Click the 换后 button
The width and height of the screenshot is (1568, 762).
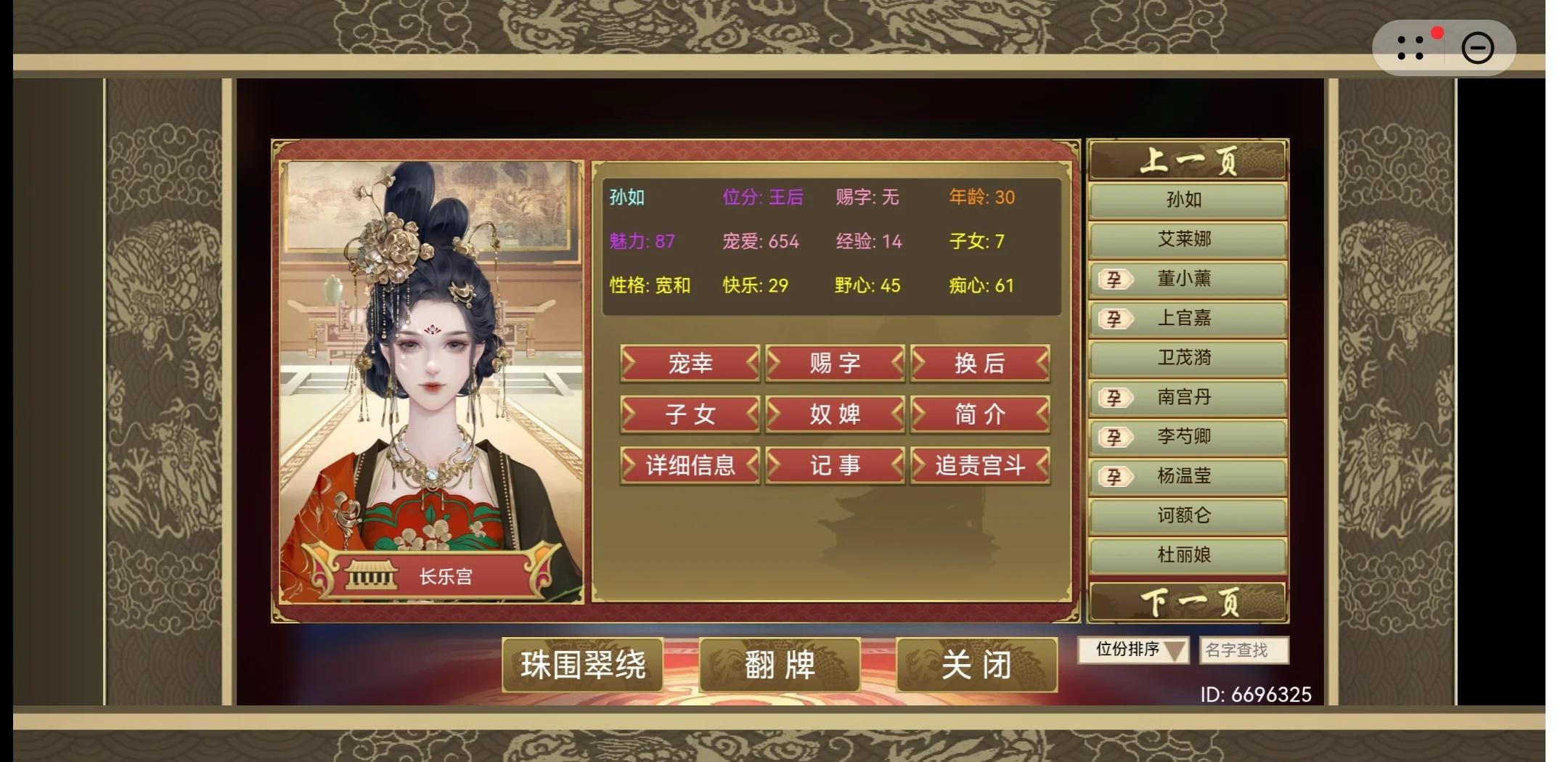point(980,364)
